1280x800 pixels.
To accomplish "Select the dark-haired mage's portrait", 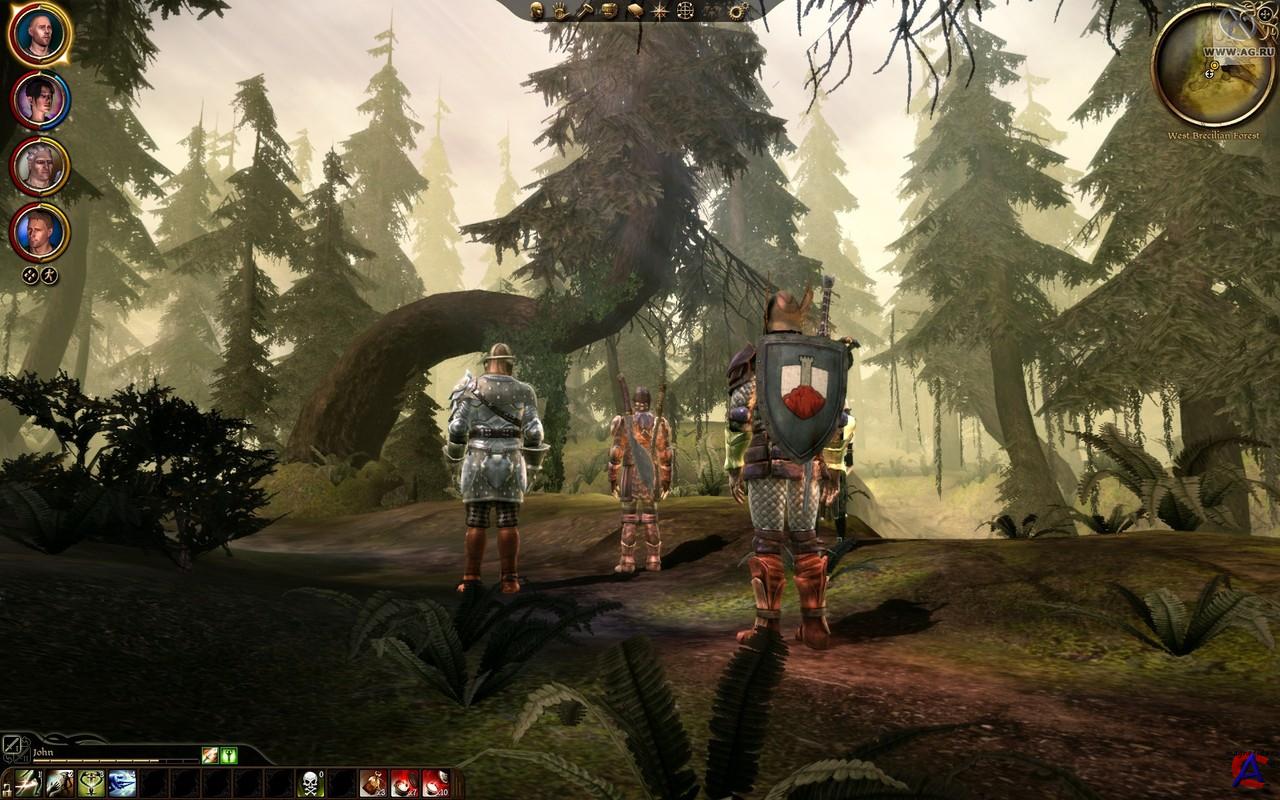I will click(x=40, y=100).
